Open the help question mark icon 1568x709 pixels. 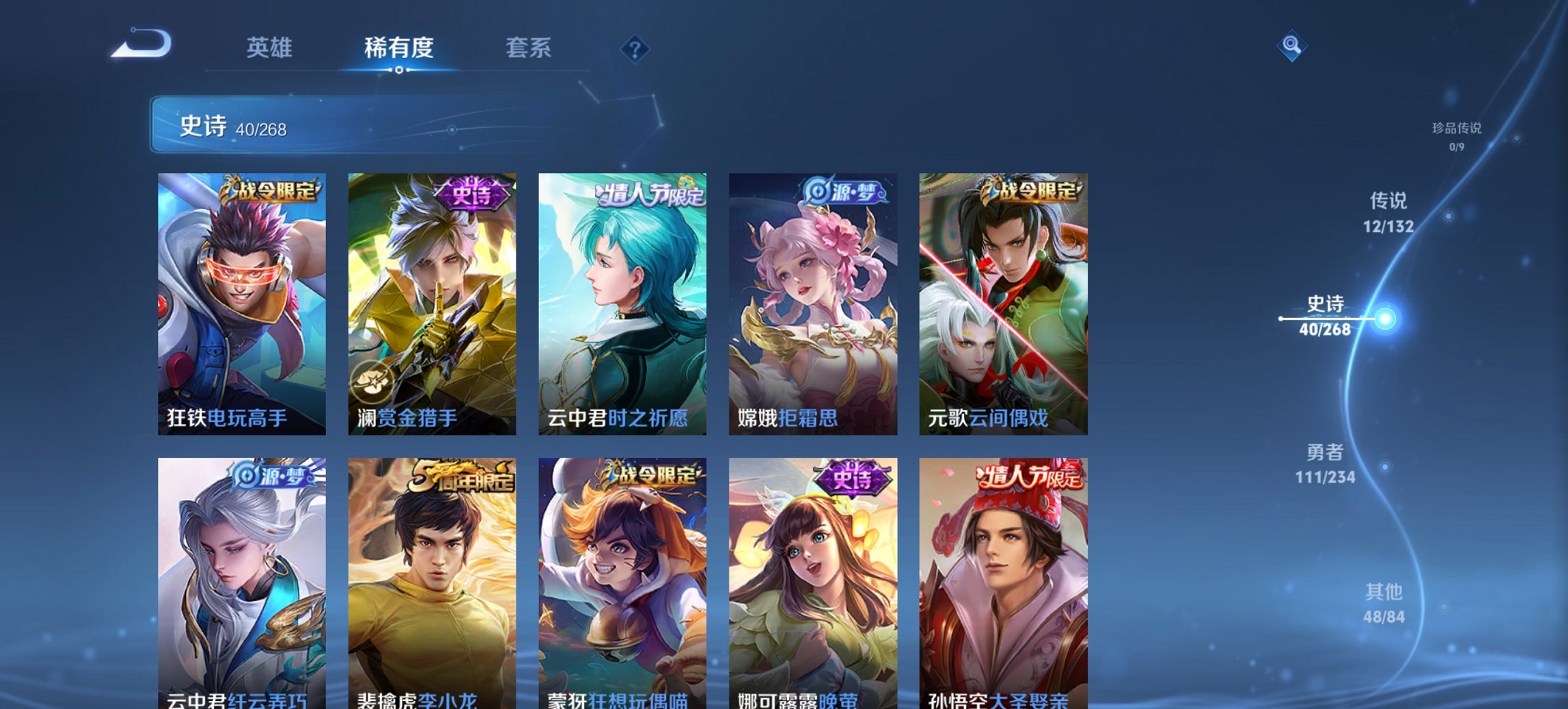635,48
